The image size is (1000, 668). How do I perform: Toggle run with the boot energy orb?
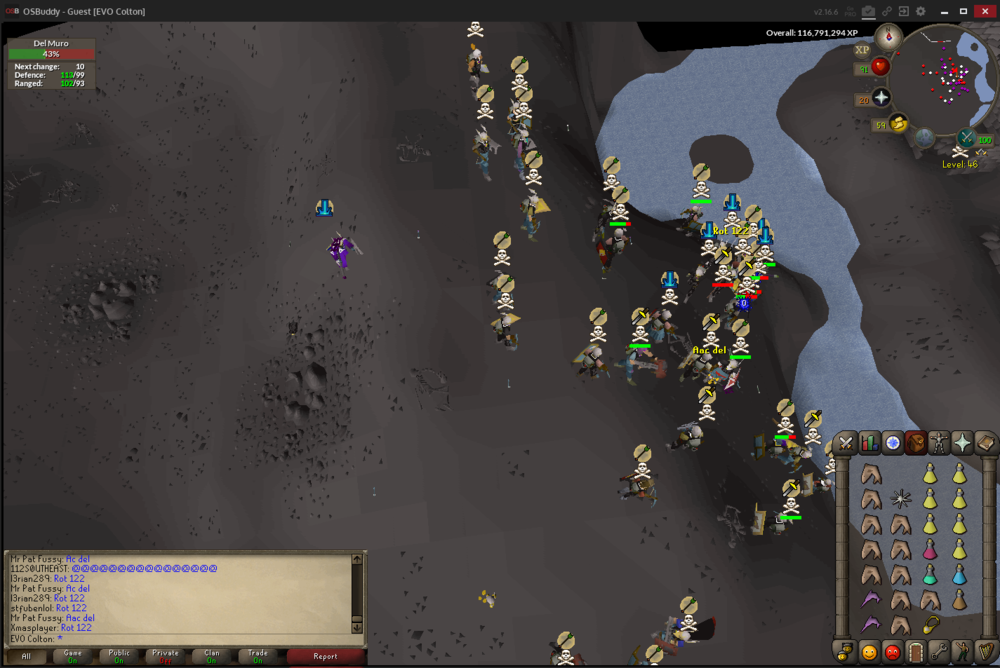pyautogui.click(x=898, y=124)
